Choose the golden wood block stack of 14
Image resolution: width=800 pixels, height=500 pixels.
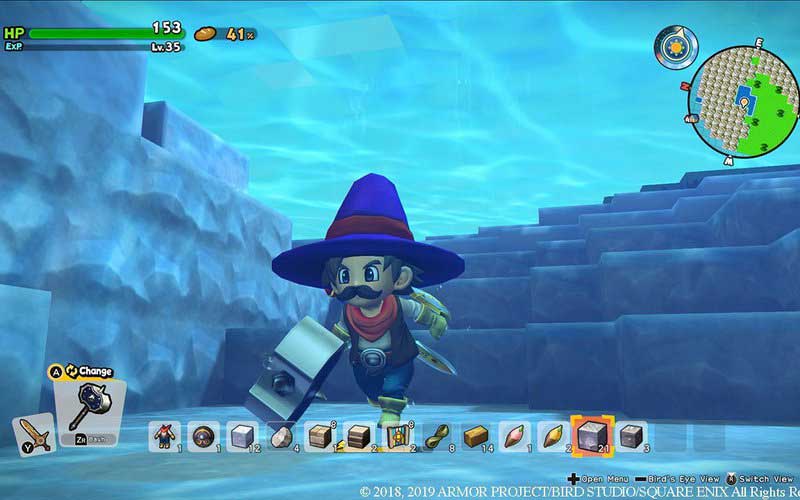(475, 435)
